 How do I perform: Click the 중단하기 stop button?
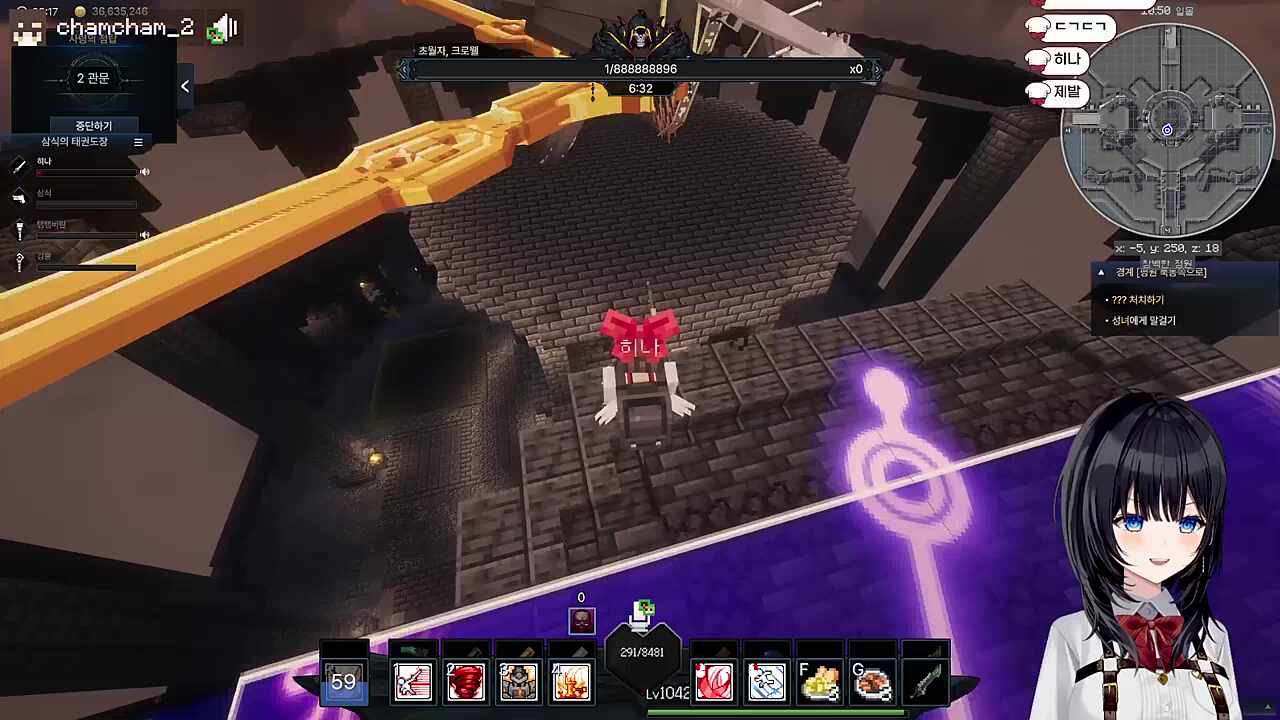tap(93, 126)
